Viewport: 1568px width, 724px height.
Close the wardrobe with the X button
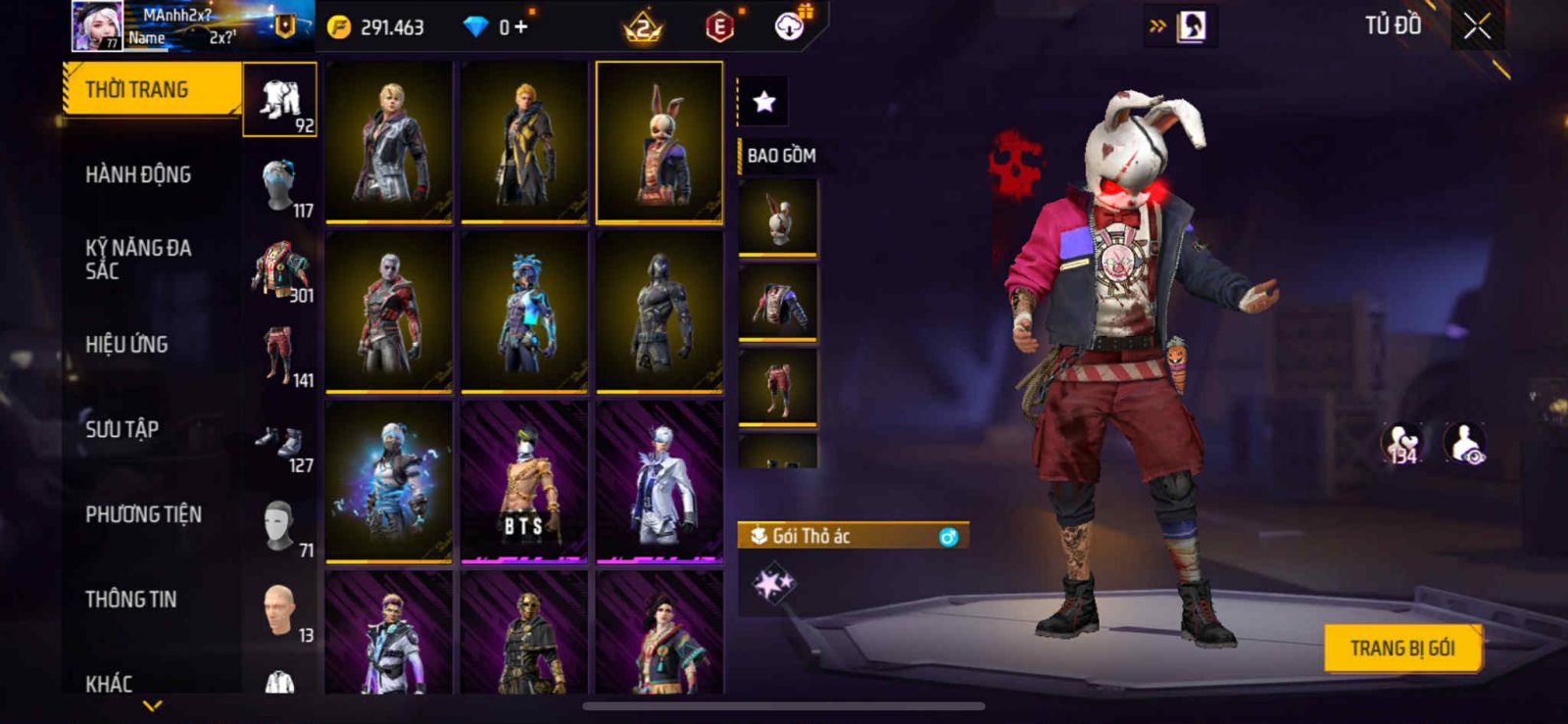tap(1477, 26)
